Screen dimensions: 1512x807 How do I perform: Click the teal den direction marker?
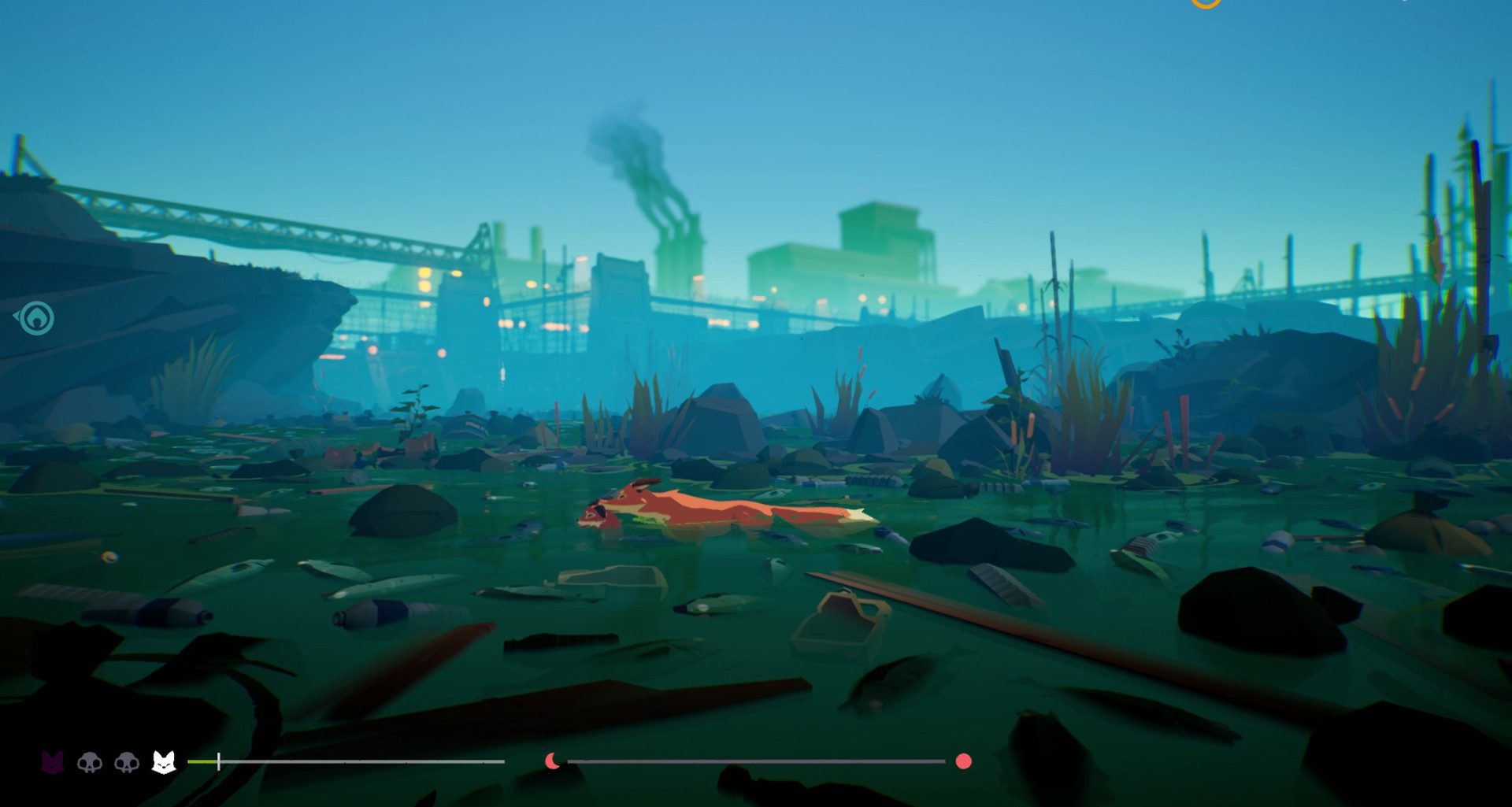click(36, 319)
